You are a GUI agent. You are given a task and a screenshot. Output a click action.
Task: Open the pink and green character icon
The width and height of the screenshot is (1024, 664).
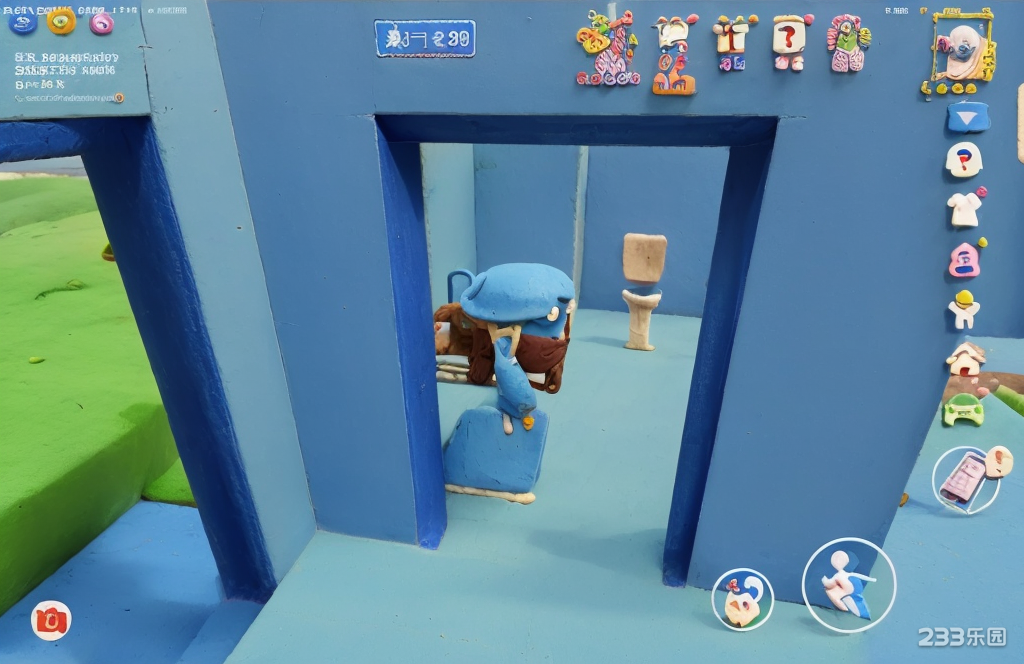tap(848, 44)
